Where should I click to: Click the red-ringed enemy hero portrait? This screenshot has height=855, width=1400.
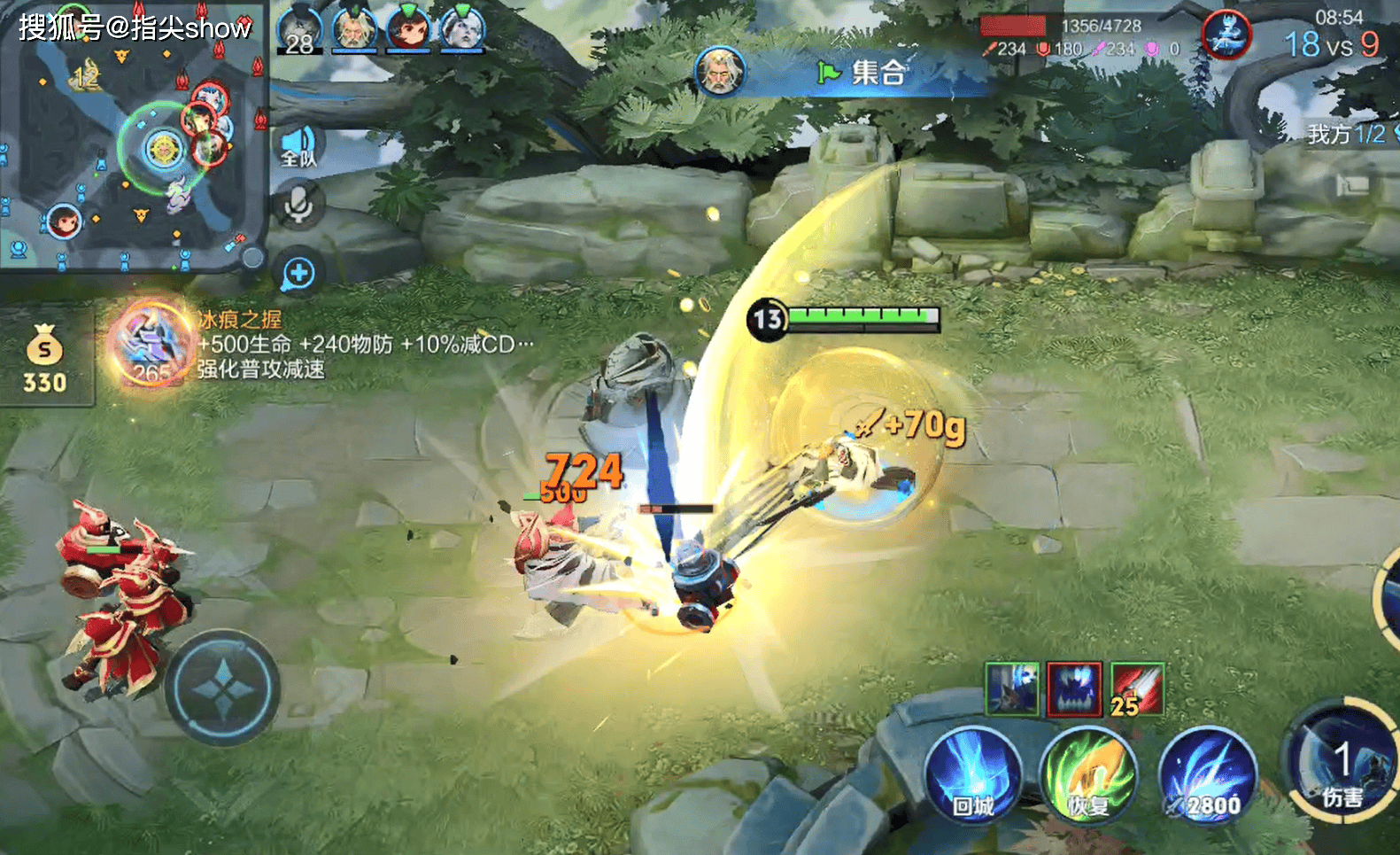click(1226, 35)
